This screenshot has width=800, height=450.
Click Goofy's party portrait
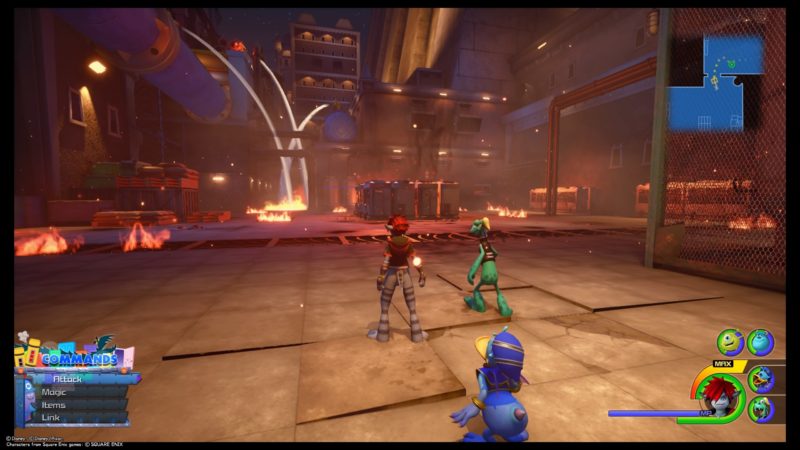coord(761,408)
